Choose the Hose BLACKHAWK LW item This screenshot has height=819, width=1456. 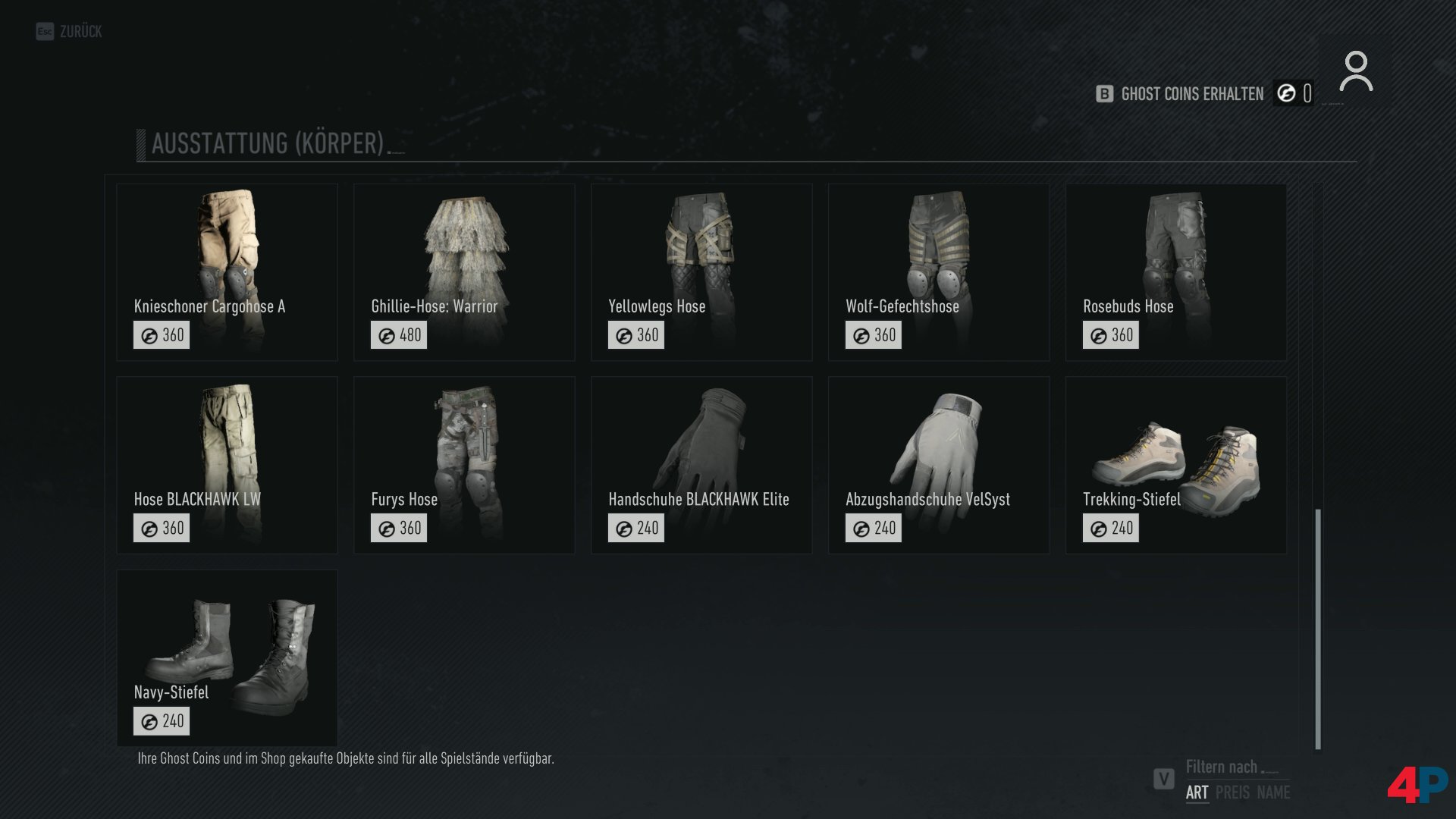[227, 465]
